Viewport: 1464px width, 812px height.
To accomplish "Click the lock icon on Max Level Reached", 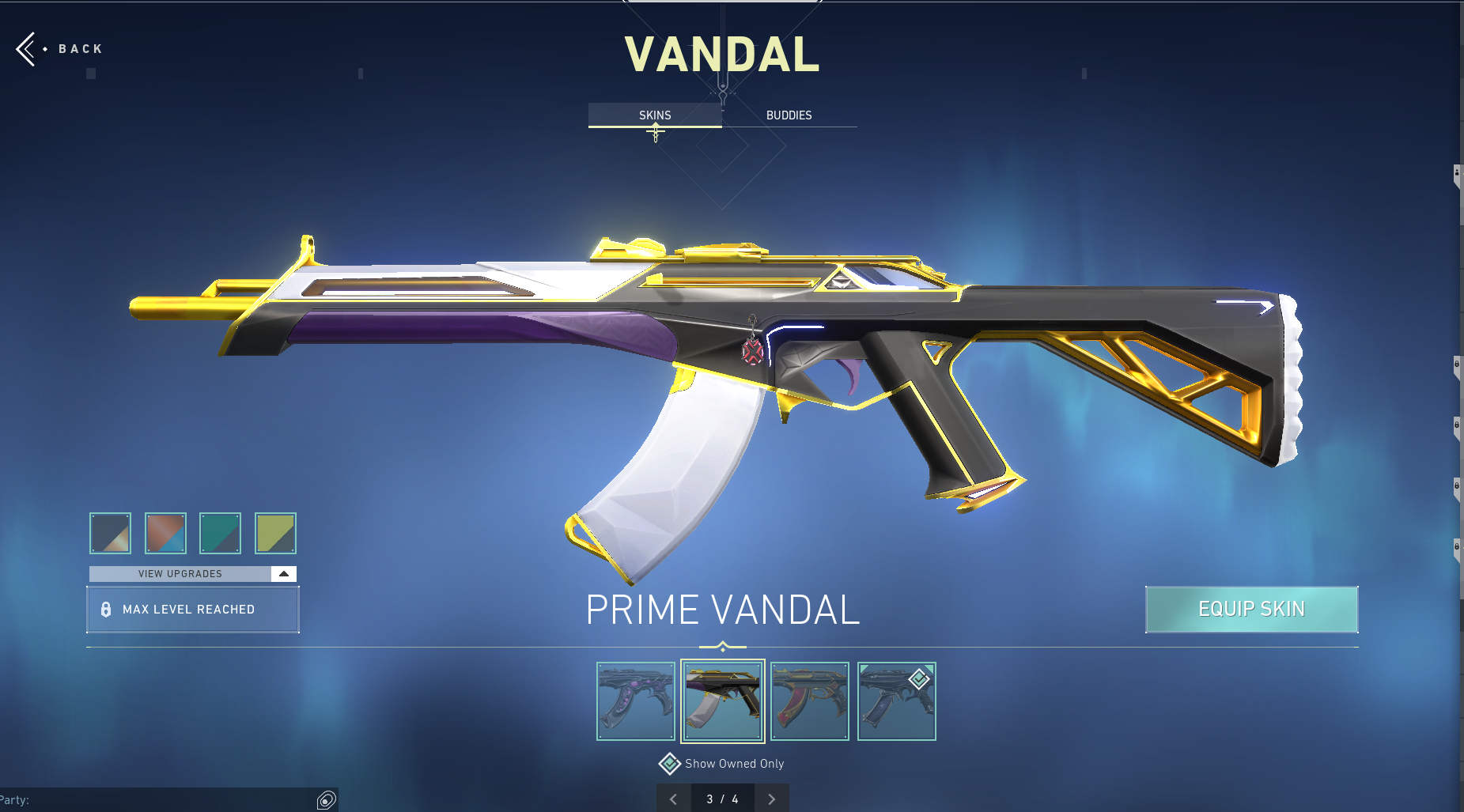I will [105, 609].
